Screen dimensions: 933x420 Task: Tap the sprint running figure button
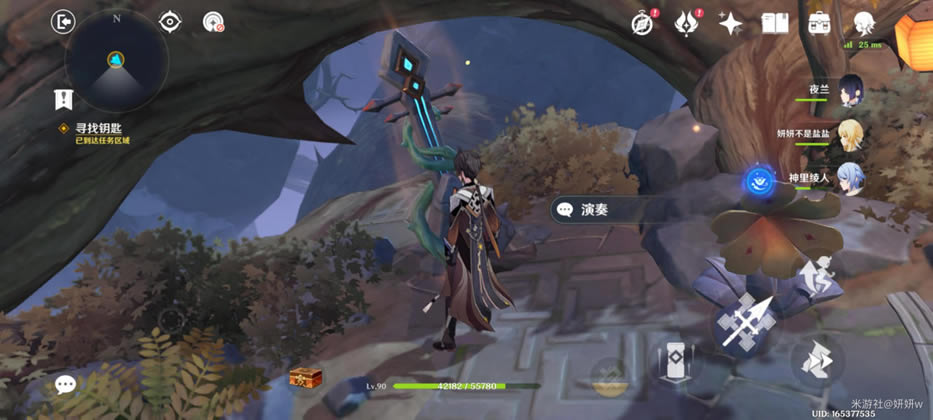point(817,275)
